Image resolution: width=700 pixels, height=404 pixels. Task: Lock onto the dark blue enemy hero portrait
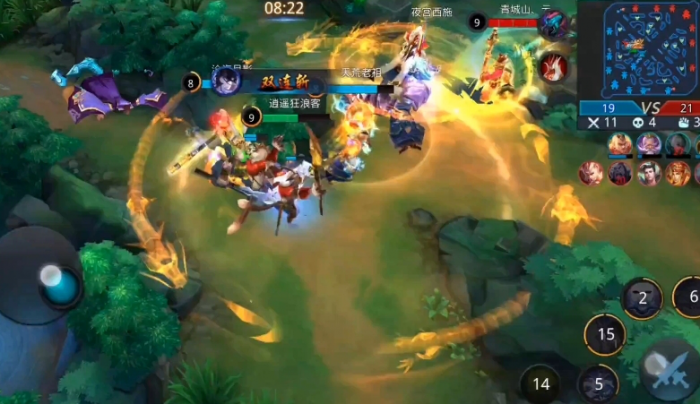(553, 25)
